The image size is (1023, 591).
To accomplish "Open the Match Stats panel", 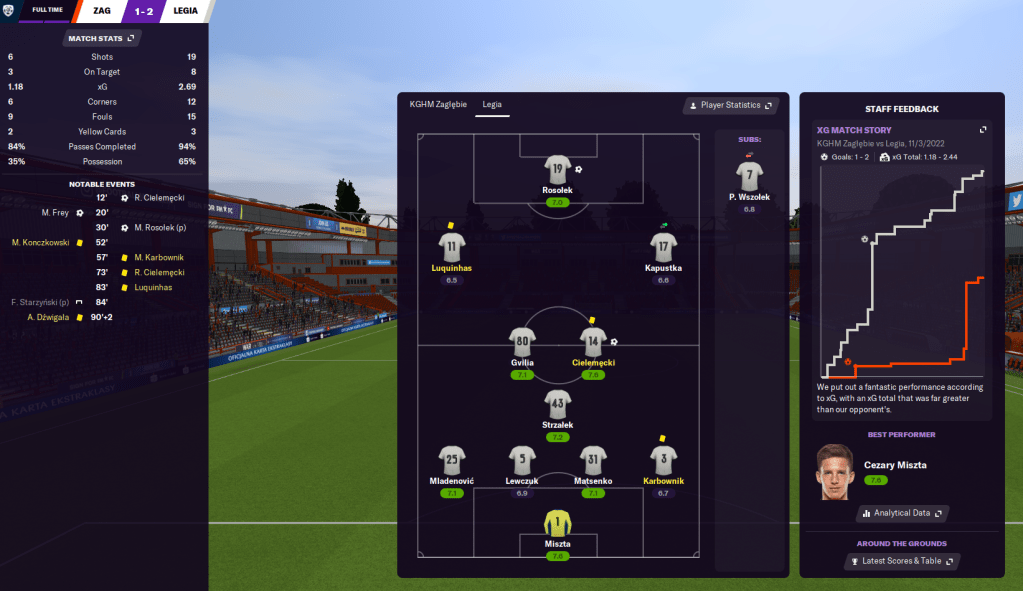I will pyautogui.click(x=100, y=38).
